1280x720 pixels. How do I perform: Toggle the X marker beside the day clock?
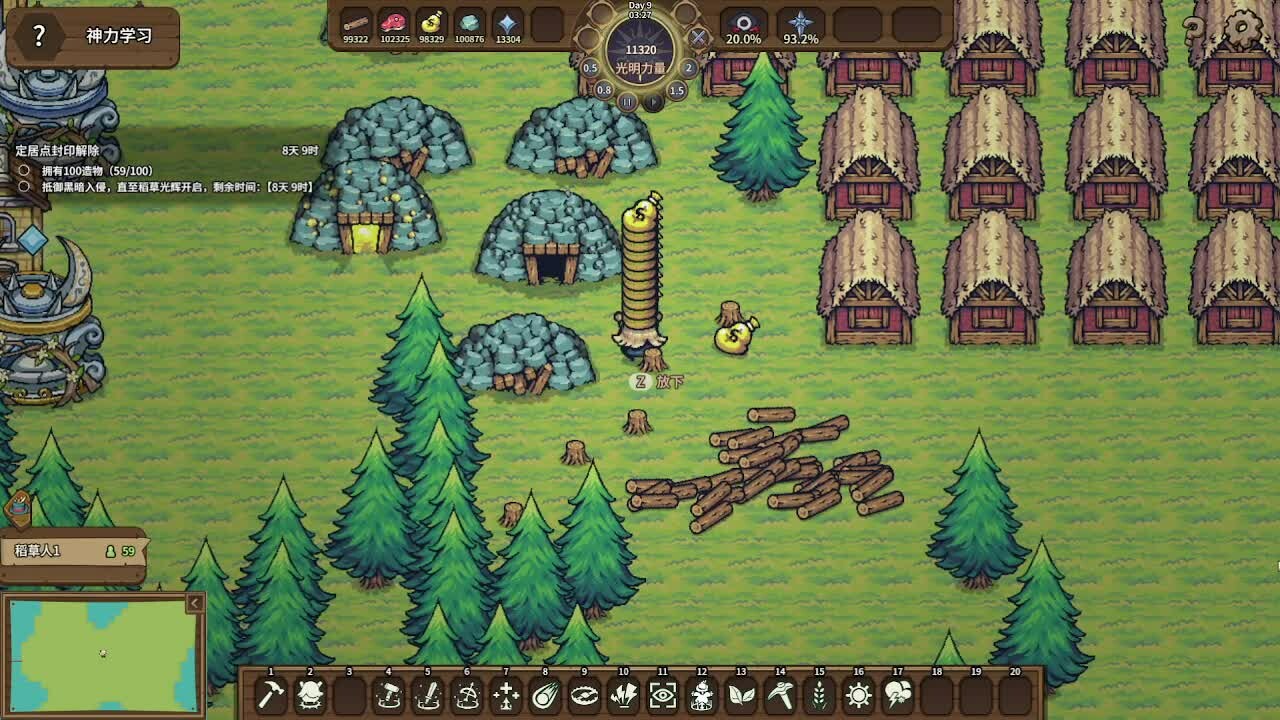pos(697,37)
